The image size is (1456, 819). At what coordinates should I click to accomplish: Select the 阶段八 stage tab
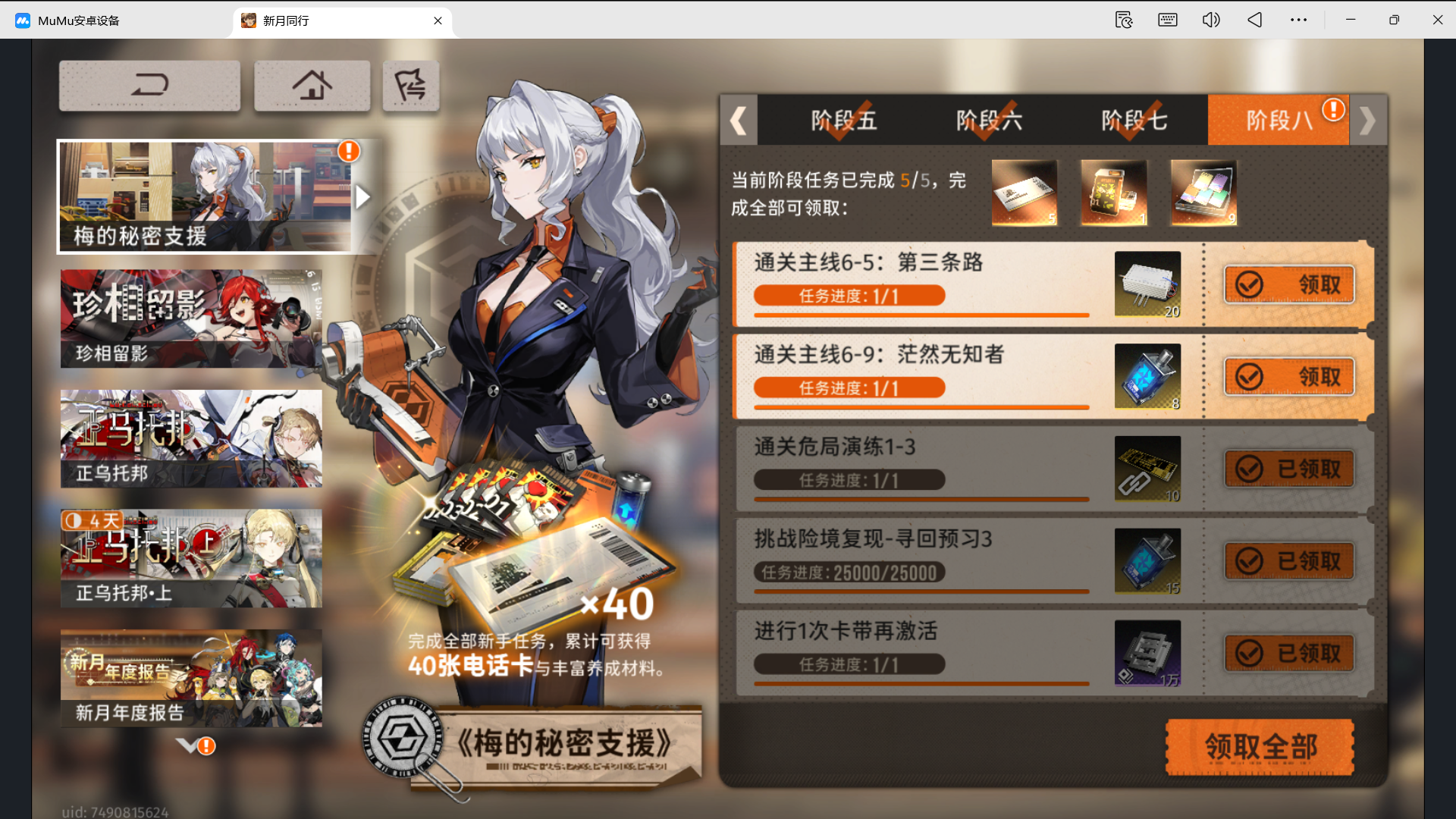[1278, 120]
